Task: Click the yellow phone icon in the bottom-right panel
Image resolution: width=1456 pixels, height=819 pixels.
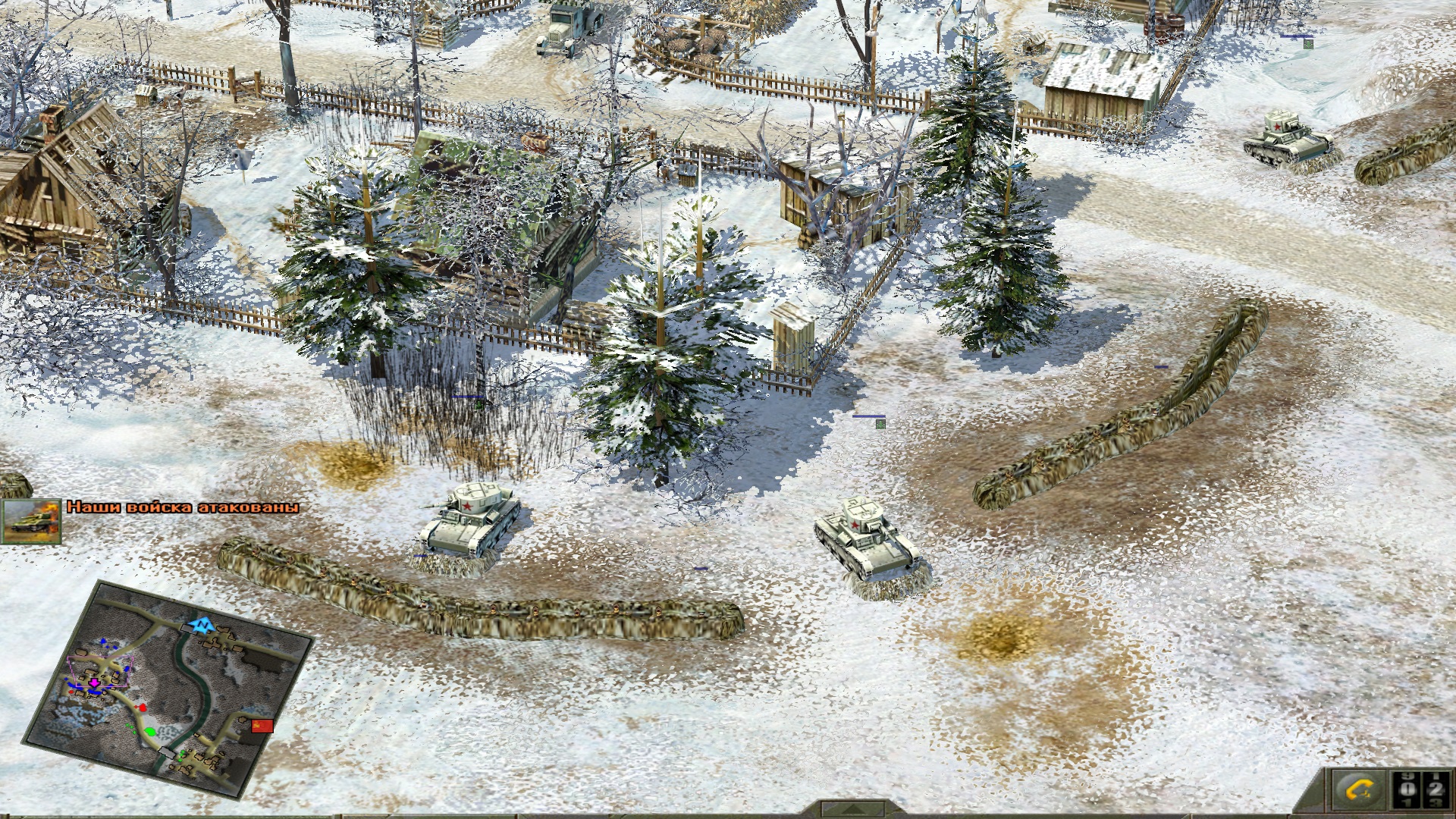Action: 1359,789
